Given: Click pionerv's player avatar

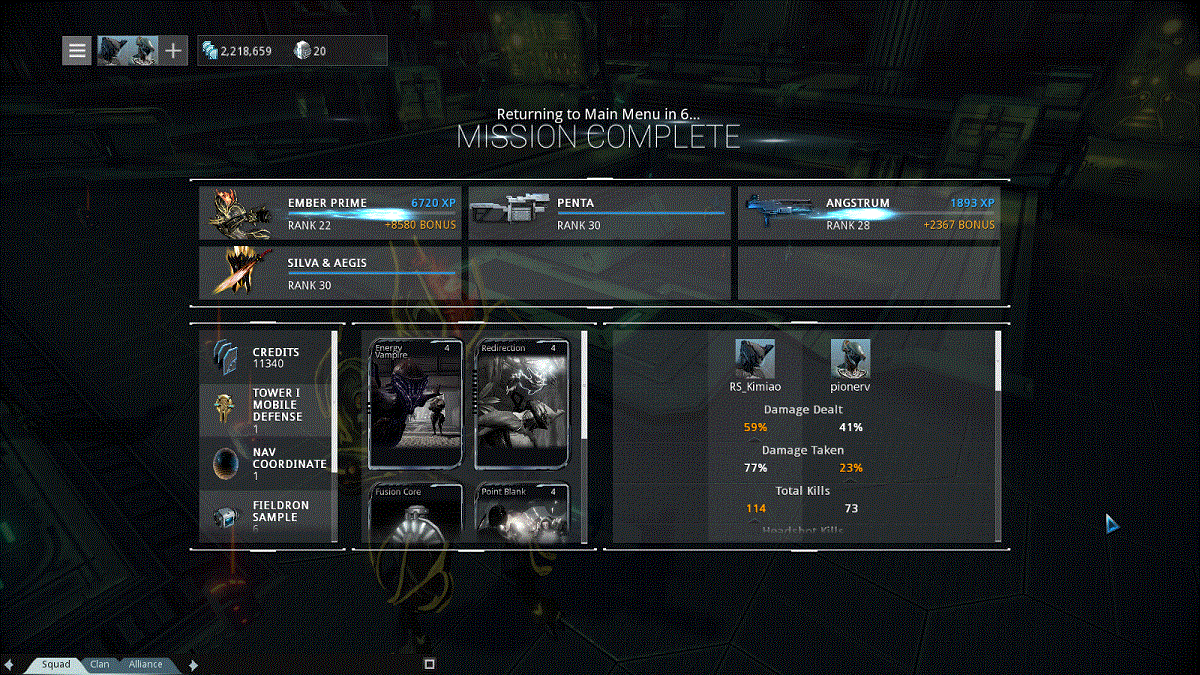Looking at the screenshot, I should pyautogui.click(x=850, y=358).
